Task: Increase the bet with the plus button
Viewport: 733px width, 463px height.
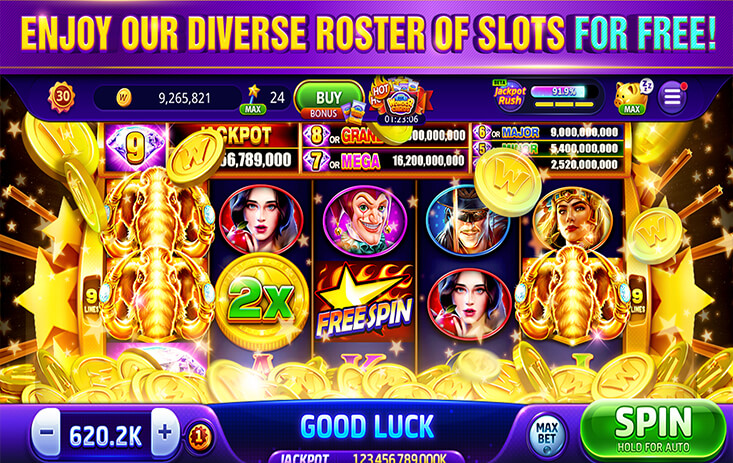Action: [x=165, y=435]
